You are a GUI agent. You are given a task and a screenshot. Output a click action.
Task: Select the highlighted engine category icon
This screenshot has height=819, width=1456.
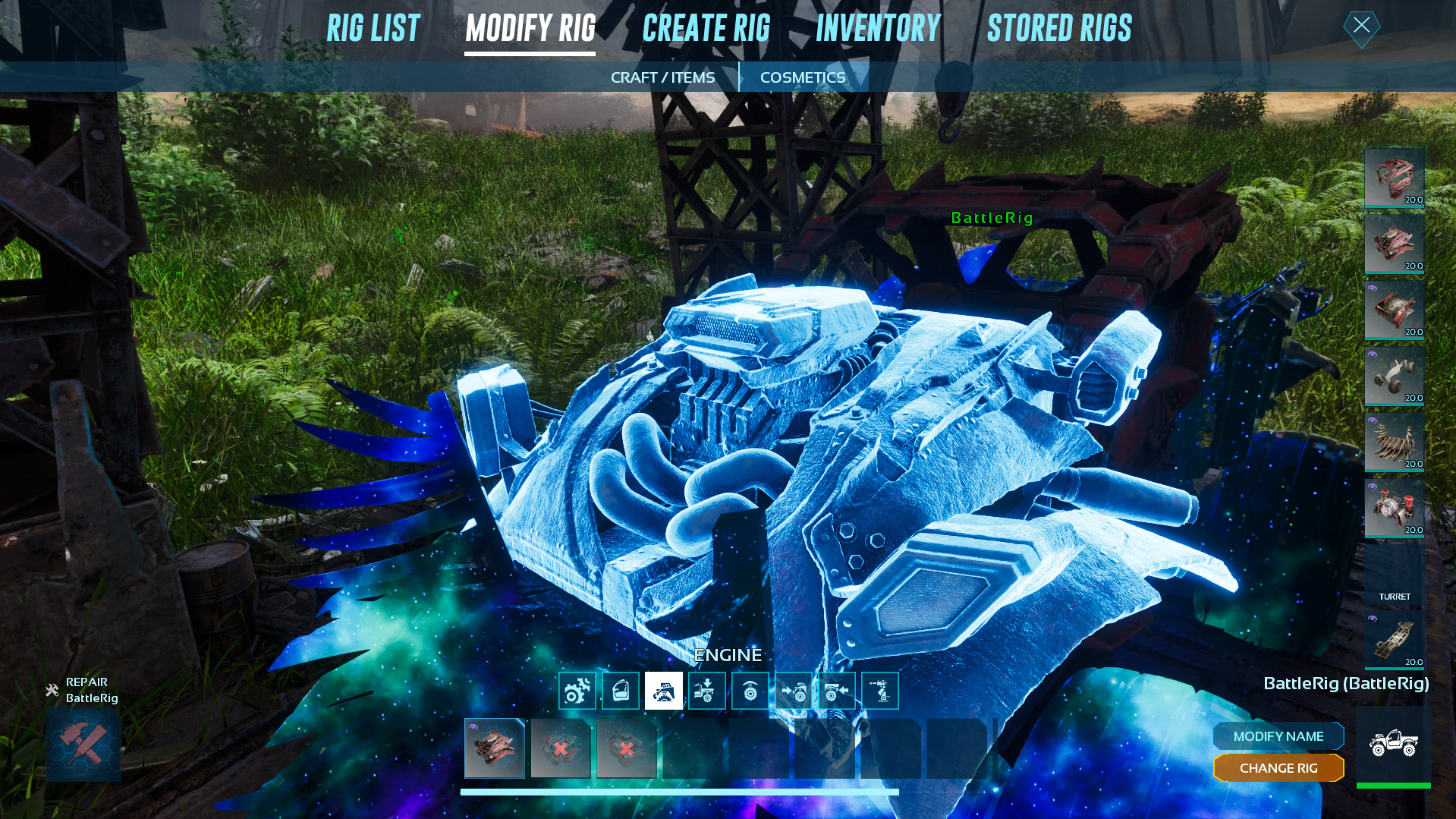[663, 690]
